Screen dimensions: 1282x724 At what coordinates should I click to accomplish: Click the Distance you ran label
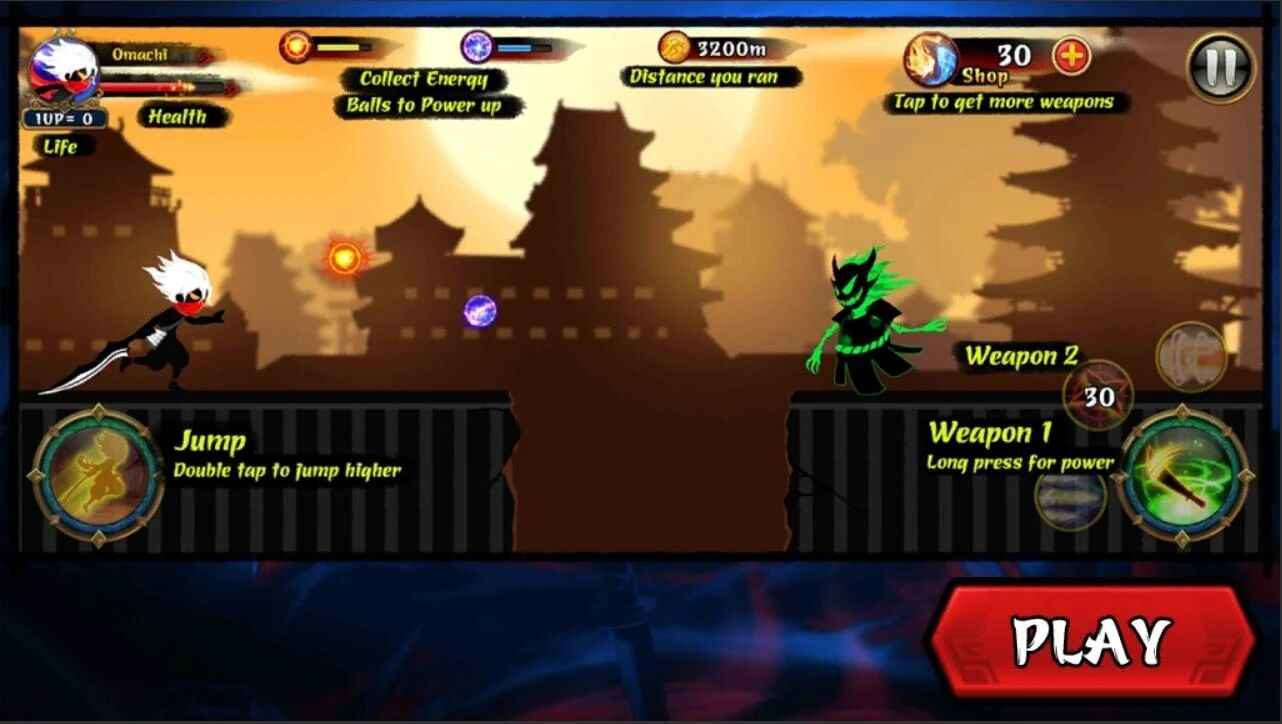point(705,74)
